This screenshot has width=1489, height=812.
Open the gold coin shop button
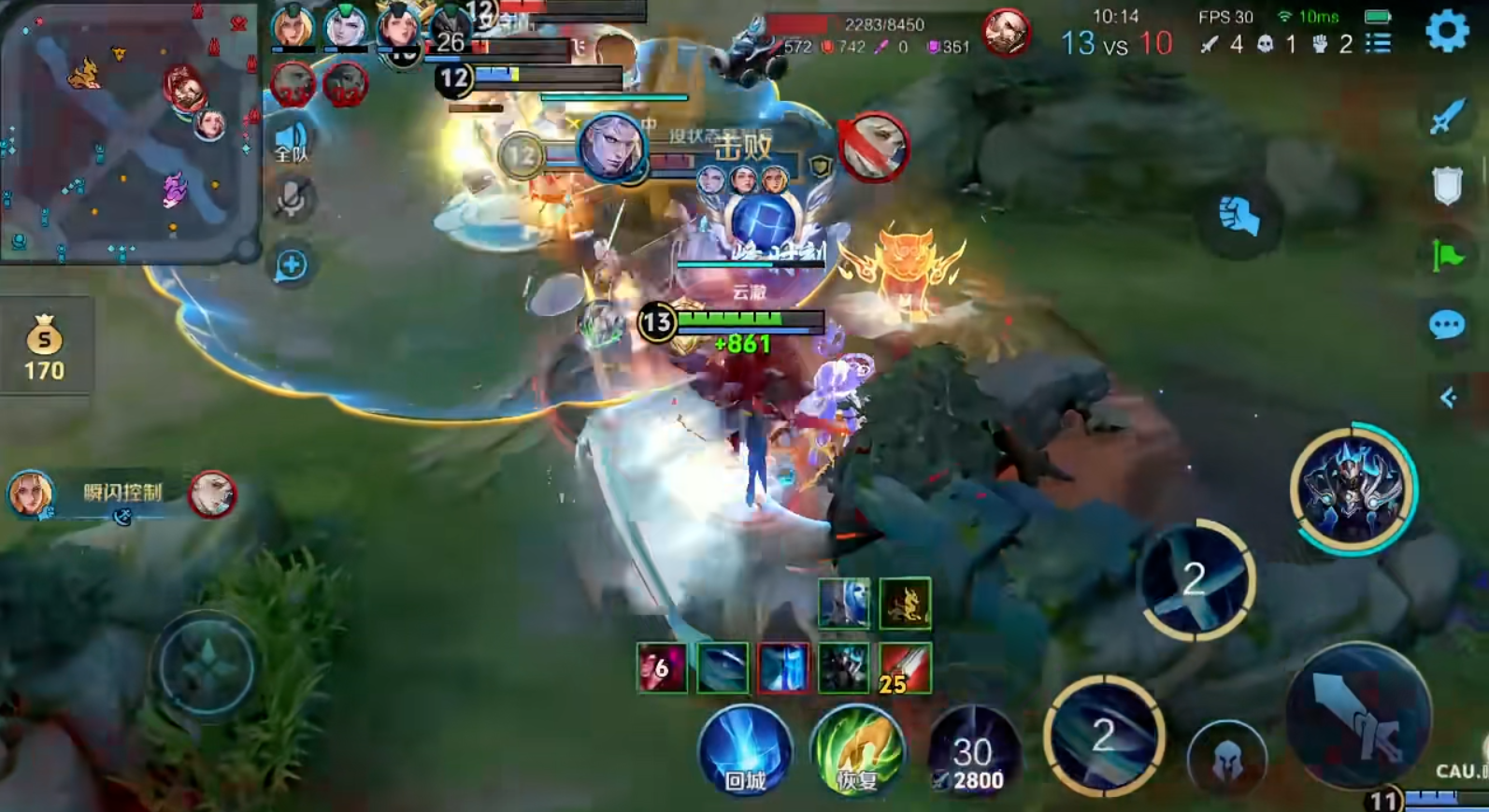44,348
